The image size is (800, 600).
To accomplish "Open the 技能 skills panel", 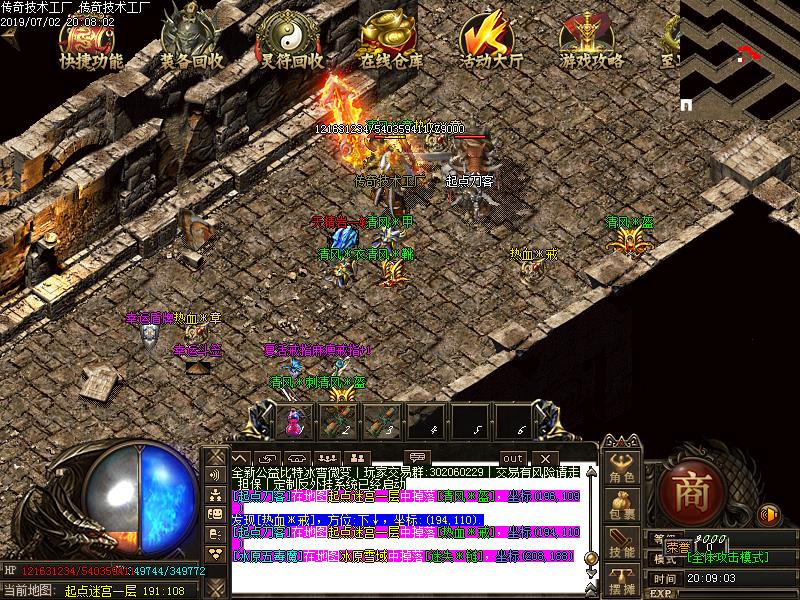I will [x=622, y=541].
